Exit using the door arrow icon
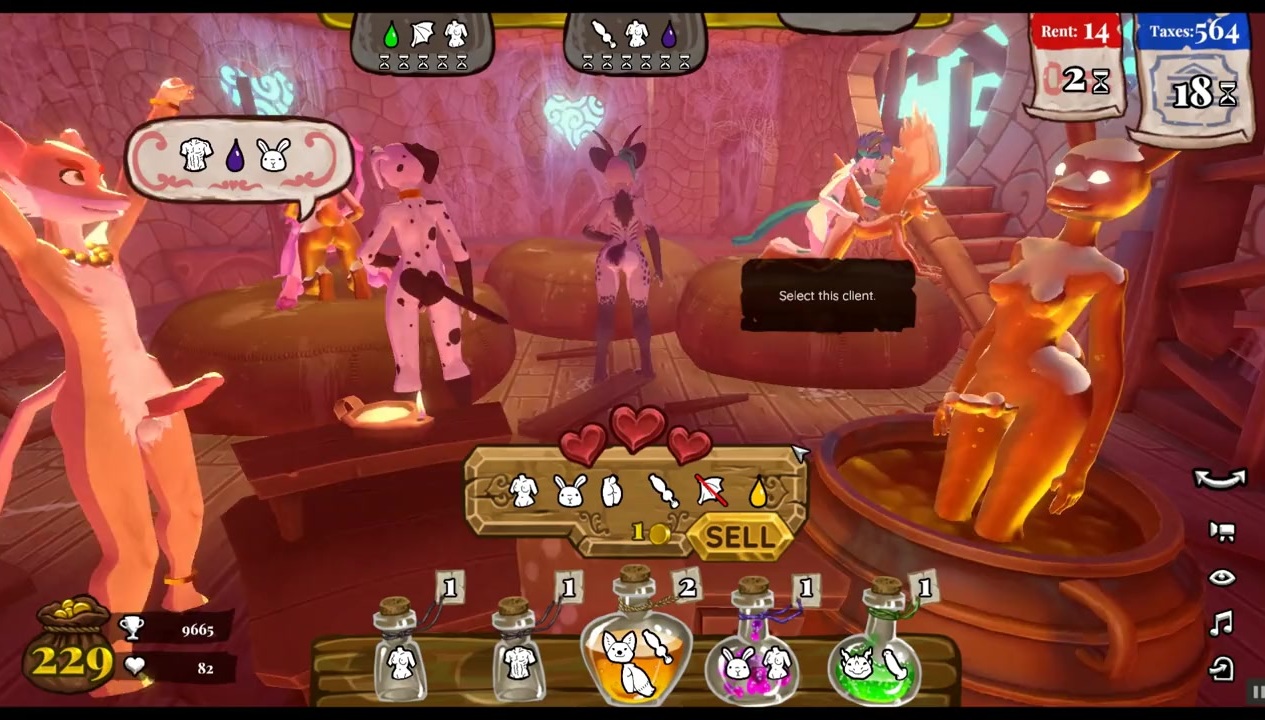The width and height of the screenshot is (1265, 720). [1221, 669]
